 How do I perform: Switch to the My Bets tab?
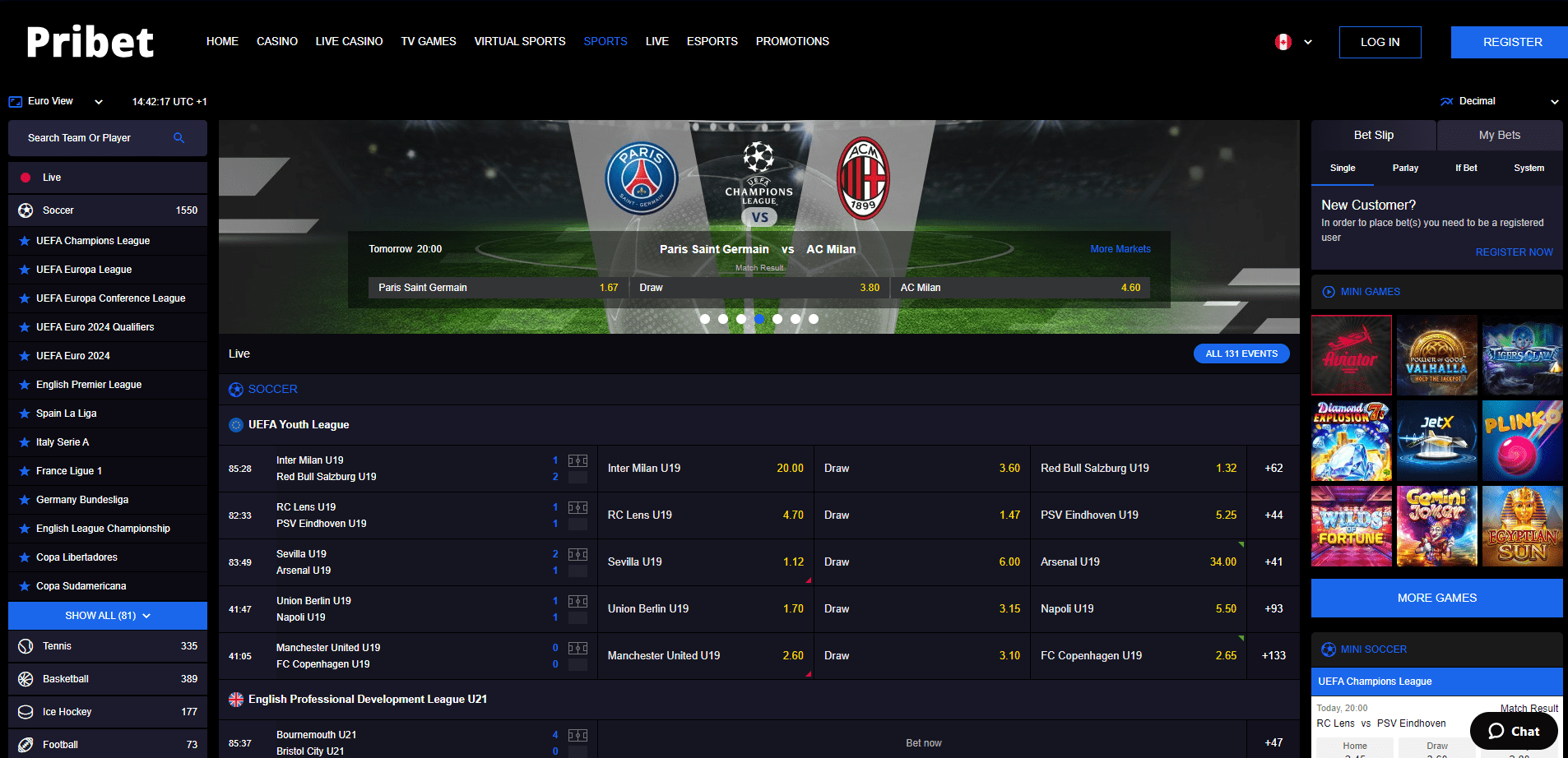[x=1499, y=135]
